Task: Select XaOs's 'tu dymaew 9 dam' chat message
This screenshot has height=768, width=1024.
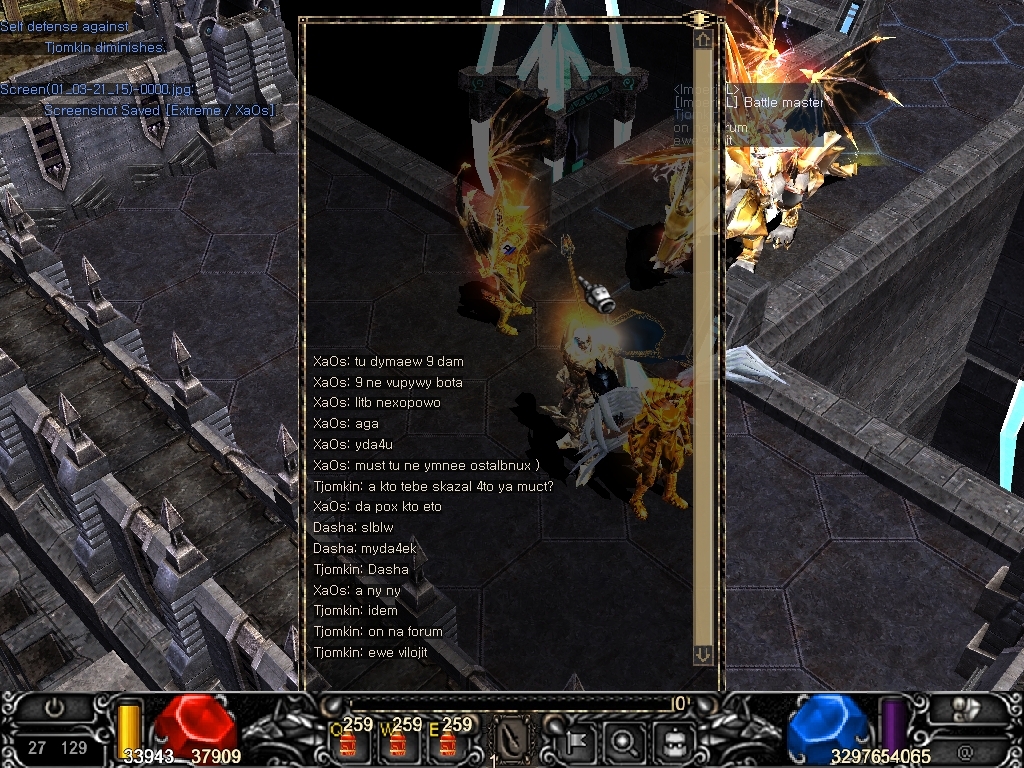Action: click(x=388, y=361)
